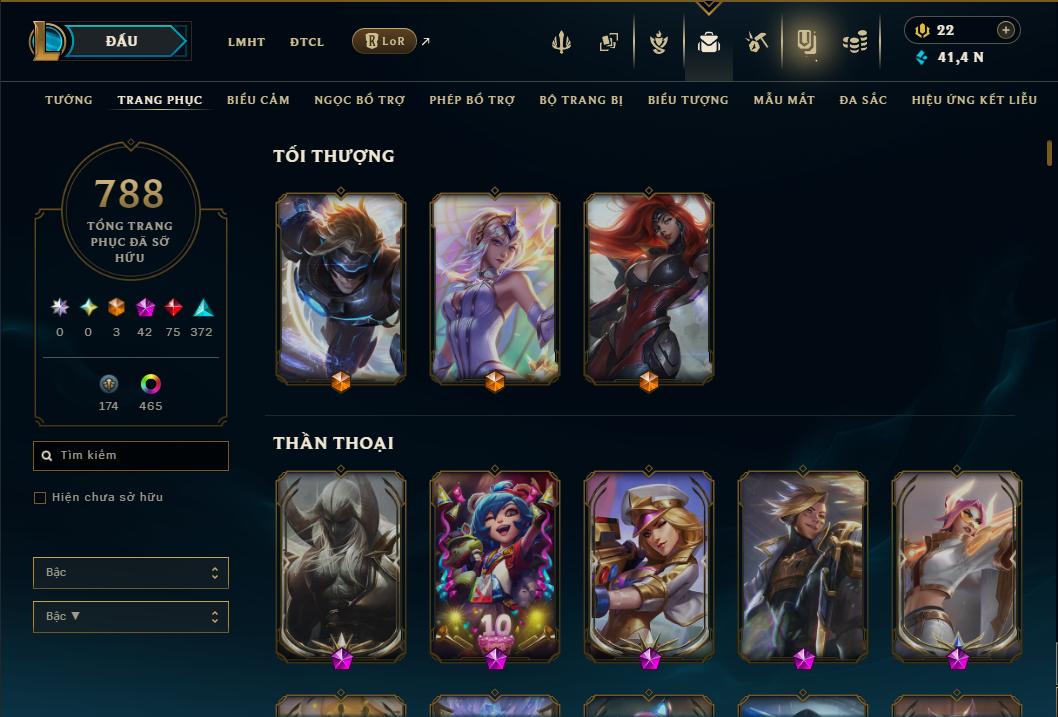Go to the PHÉP BỔ TRỢ tab
1058x717 pixels.
(x=472, y=100)
